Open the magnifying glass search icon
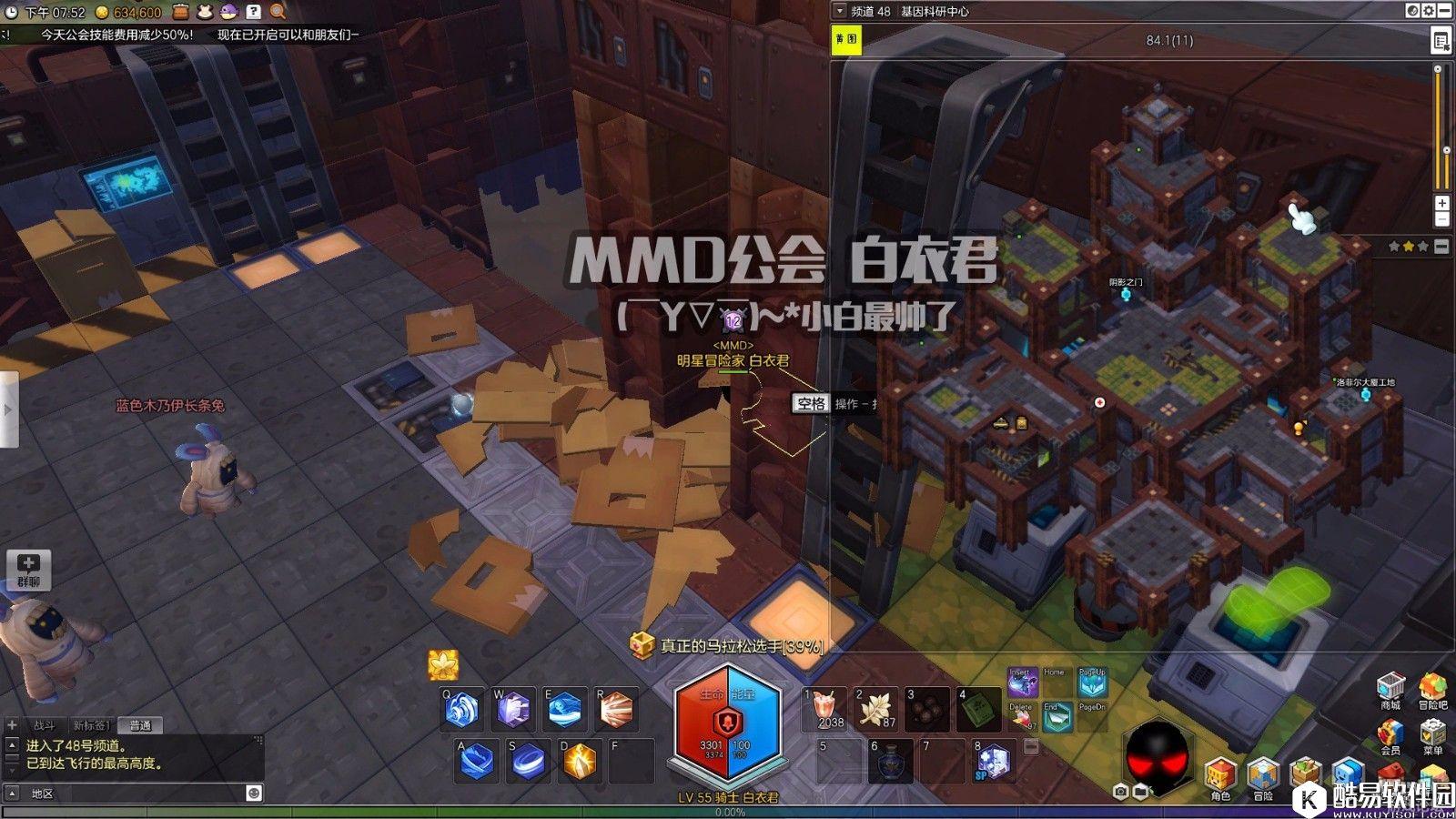 pyautogui.click(x=278, y=12)
